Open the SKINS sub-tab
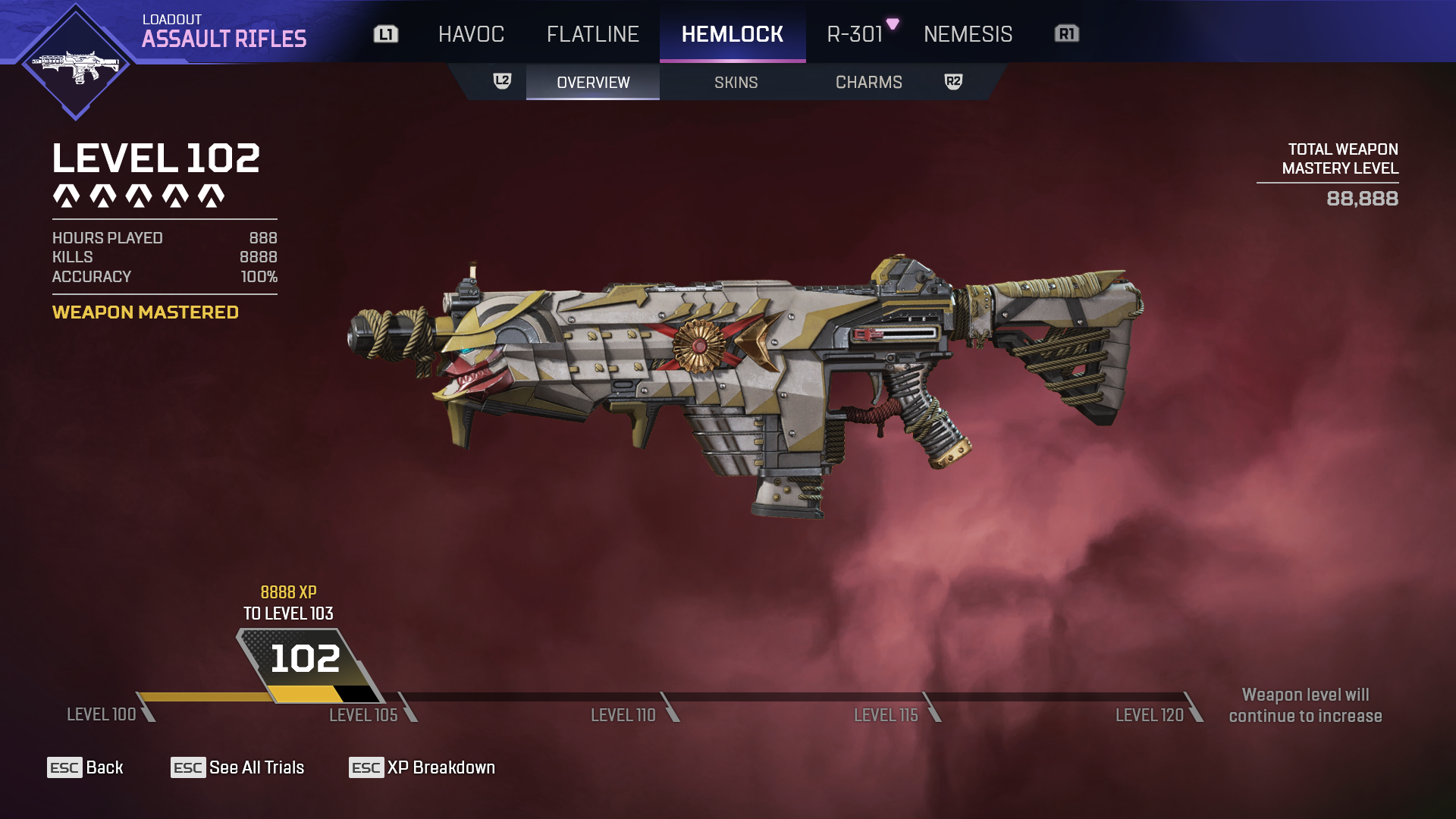 (x=736, y=82)
